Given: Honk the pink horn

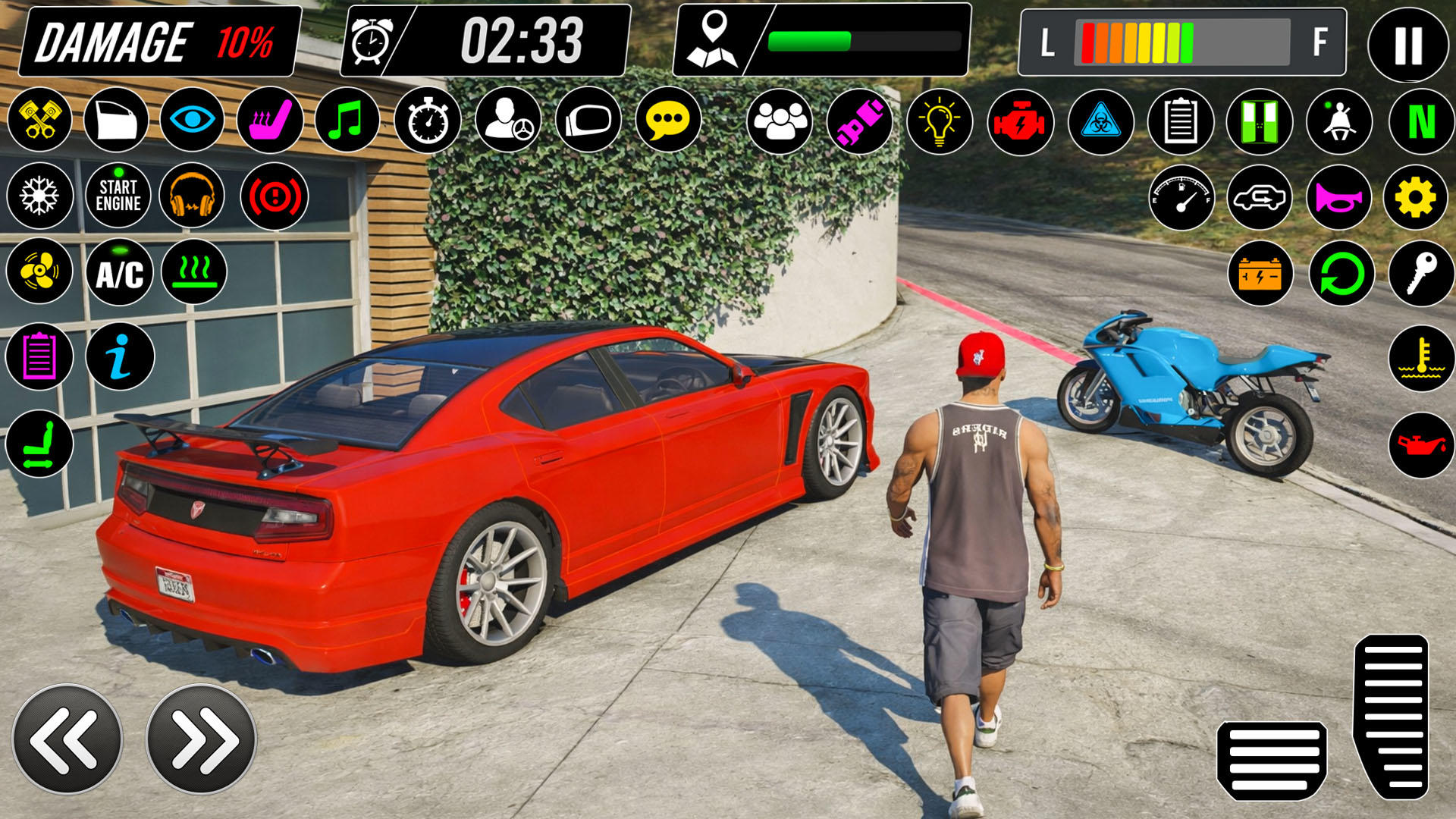Looking at the screenshot, I should click(x=1338, y=198).
